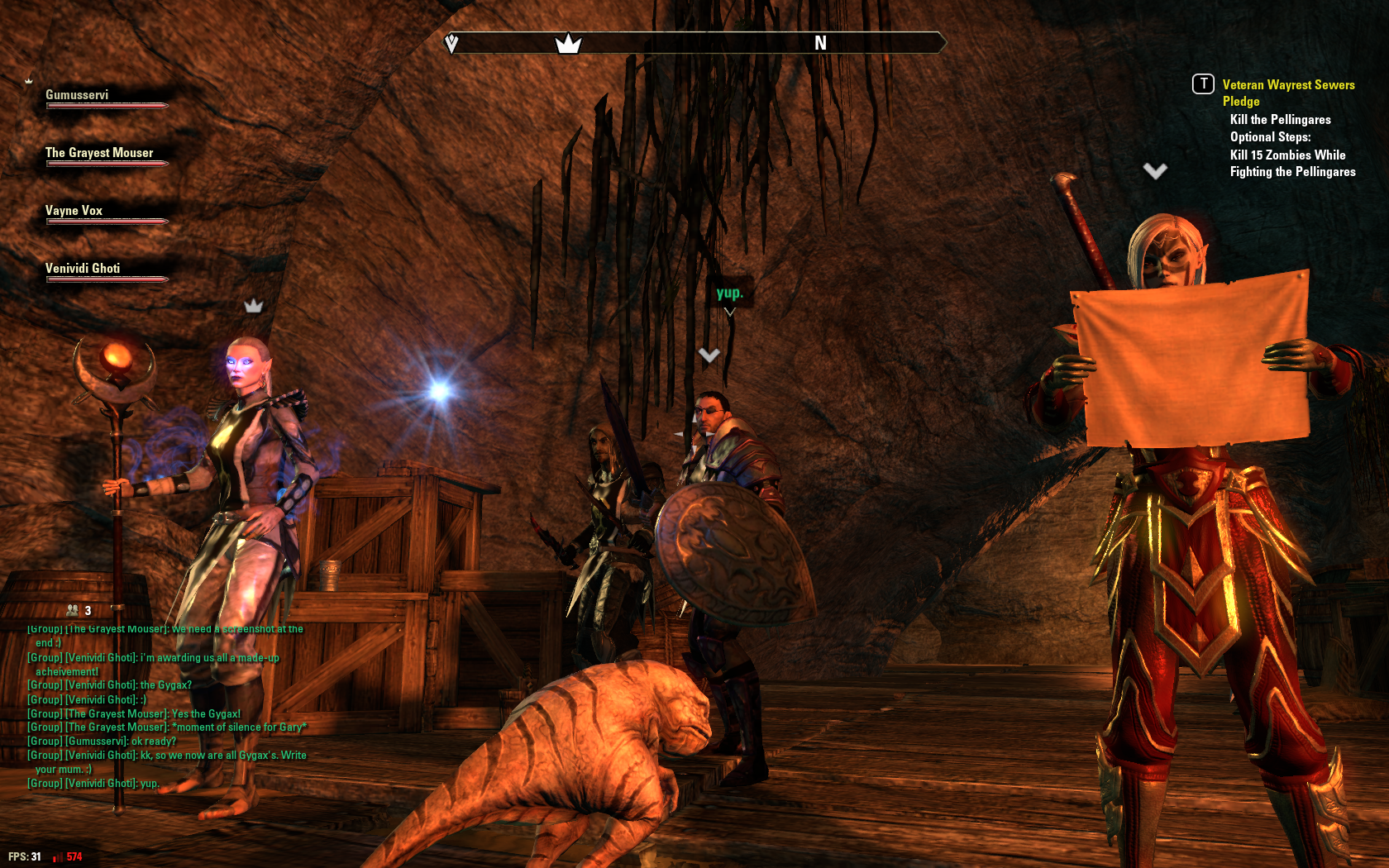Select Gumusservi in the group frame
The height and width of the screenshot is (868, 1389).
(x=77, y=95)
